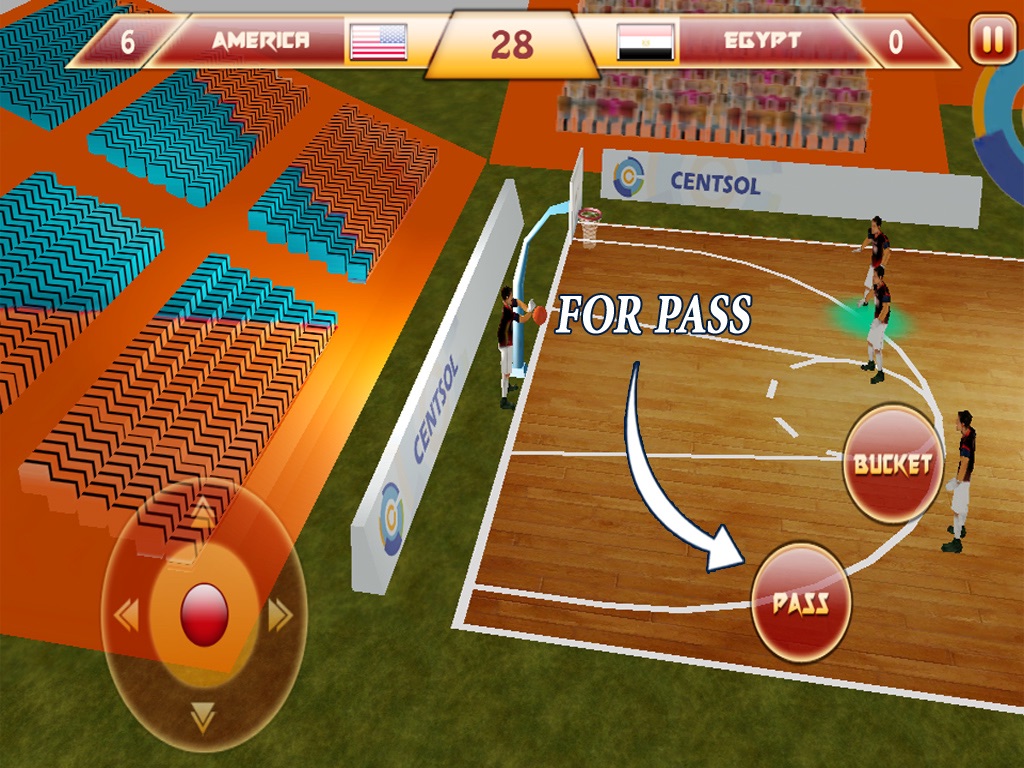
Task: Tap the joystick's down arrow
Action: (203, 716)
